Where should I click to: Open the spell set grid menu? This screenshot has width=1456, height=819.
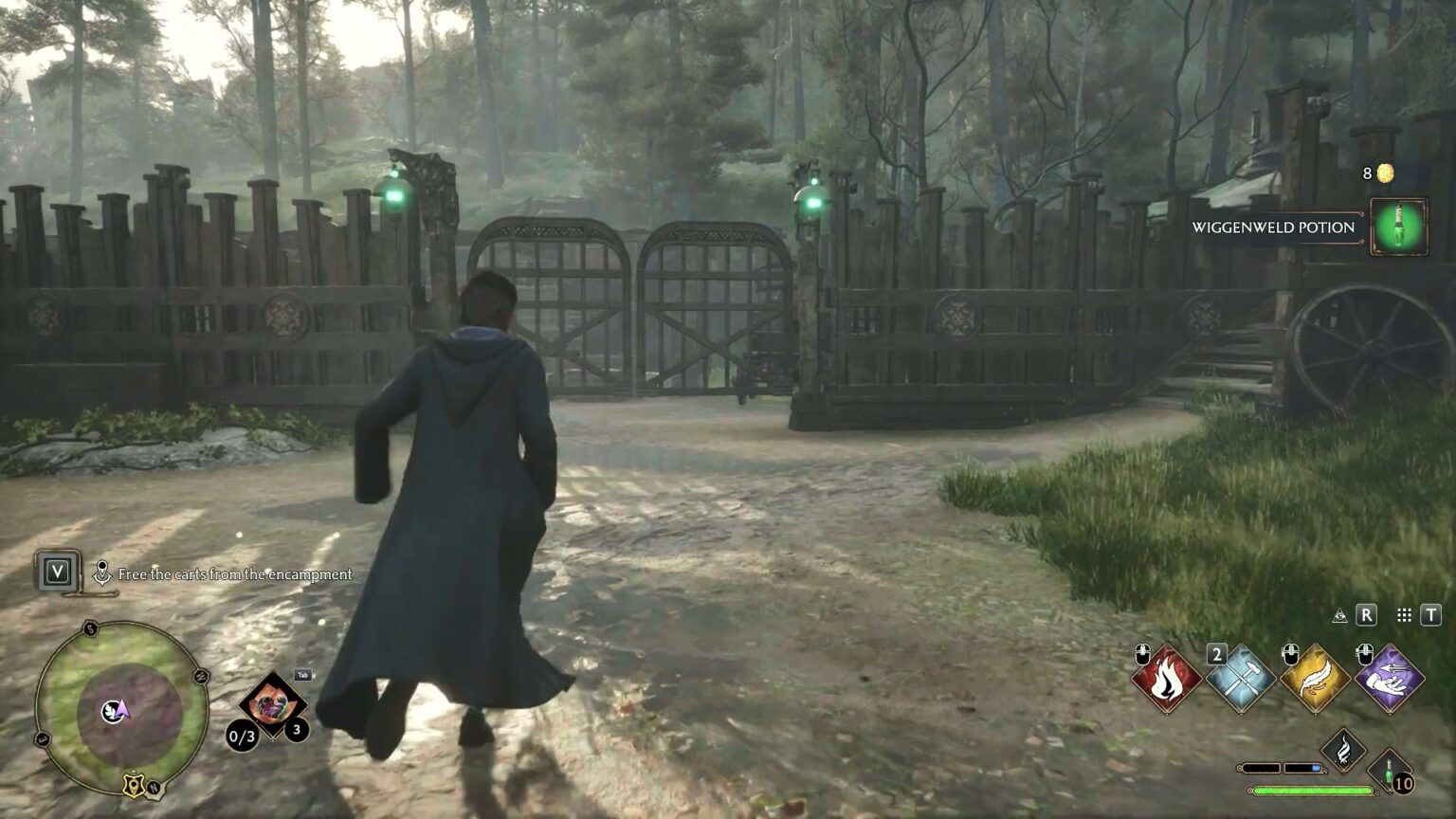click(x=1403, y=616)
